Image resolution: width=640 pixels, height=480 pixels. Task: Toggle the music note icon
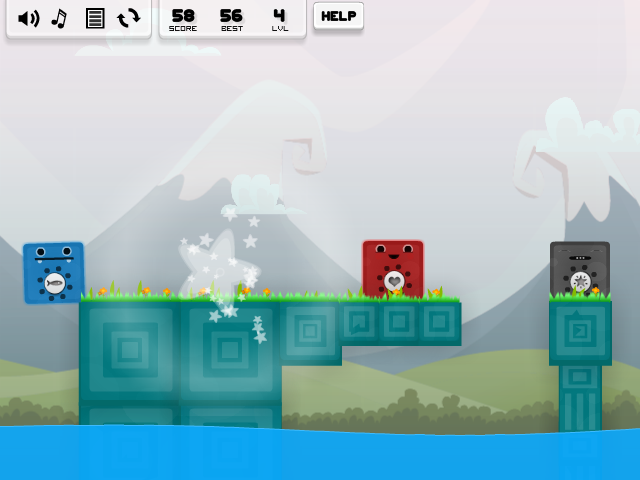coord(60,18)
